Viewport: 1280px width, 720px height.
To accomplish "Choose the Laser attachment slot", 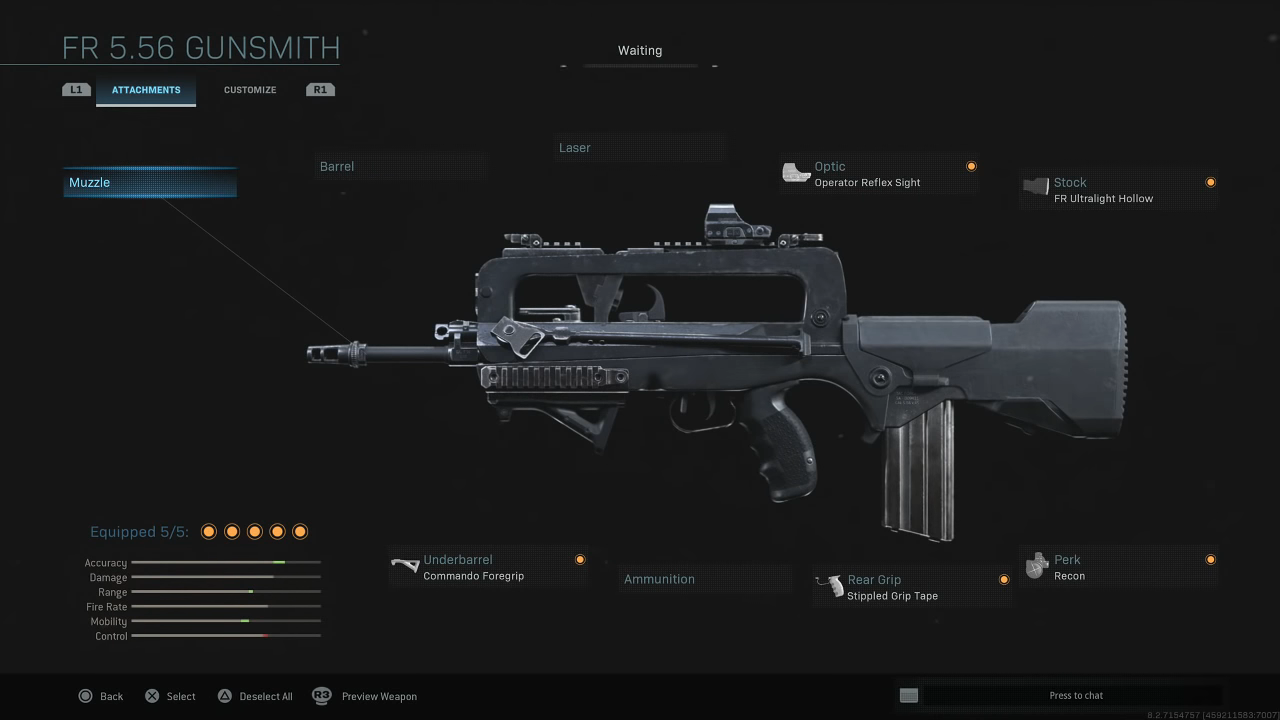I will tap(638, 148).
